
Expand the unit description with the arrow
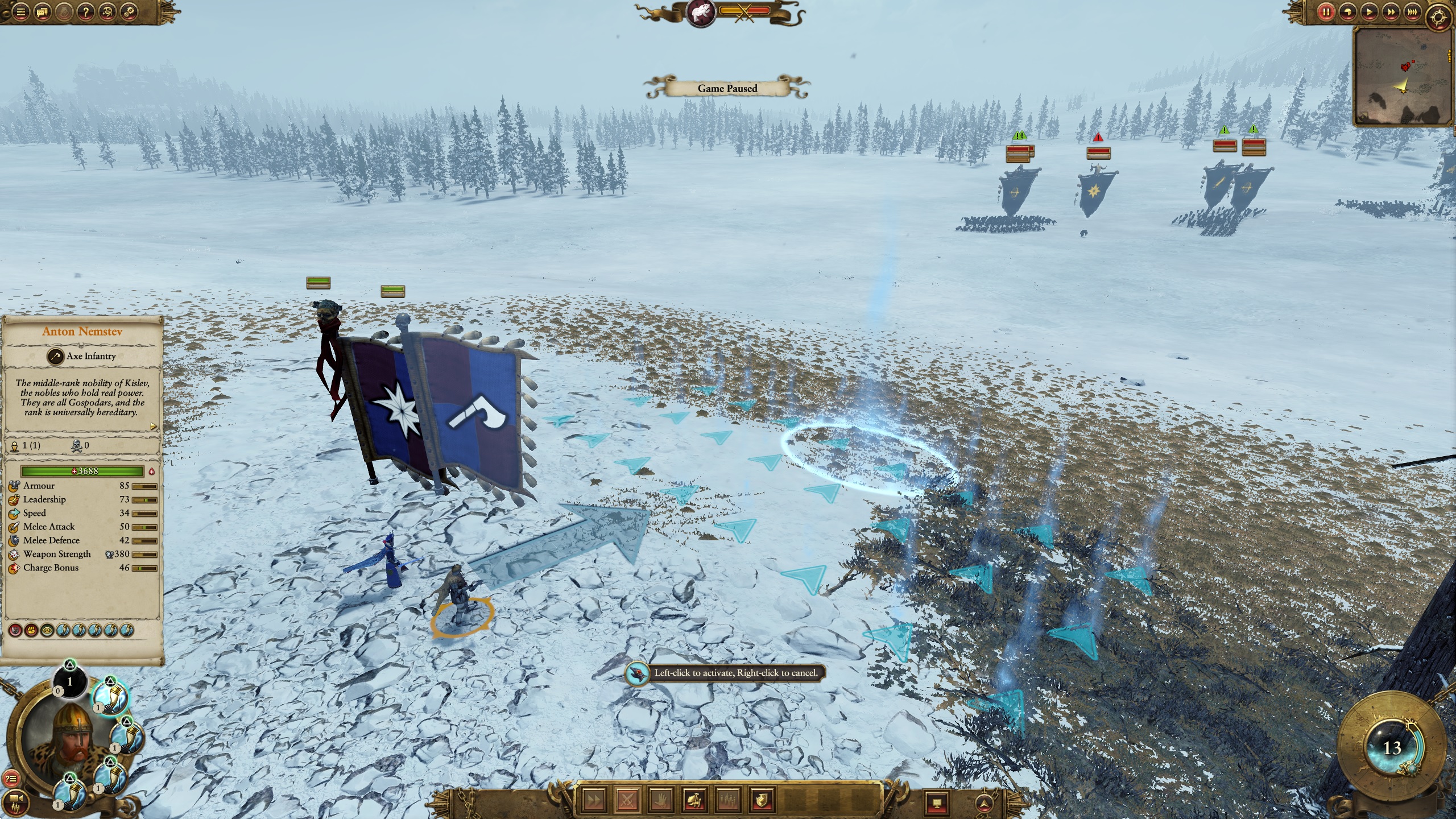[x=153, y=426]
